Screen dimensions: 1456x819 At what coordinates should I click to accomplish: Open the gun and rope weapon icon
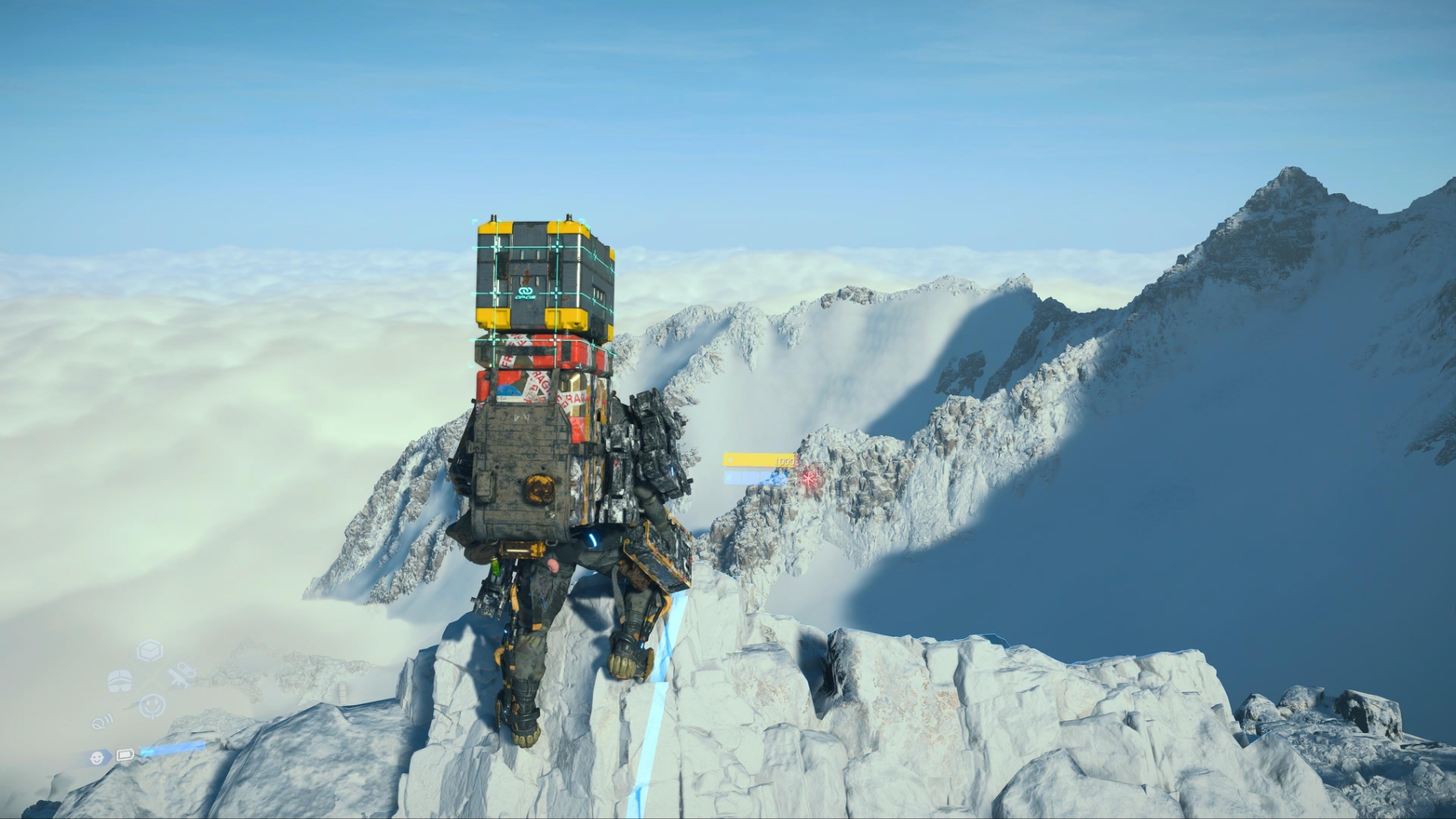(x=182, y=675)
